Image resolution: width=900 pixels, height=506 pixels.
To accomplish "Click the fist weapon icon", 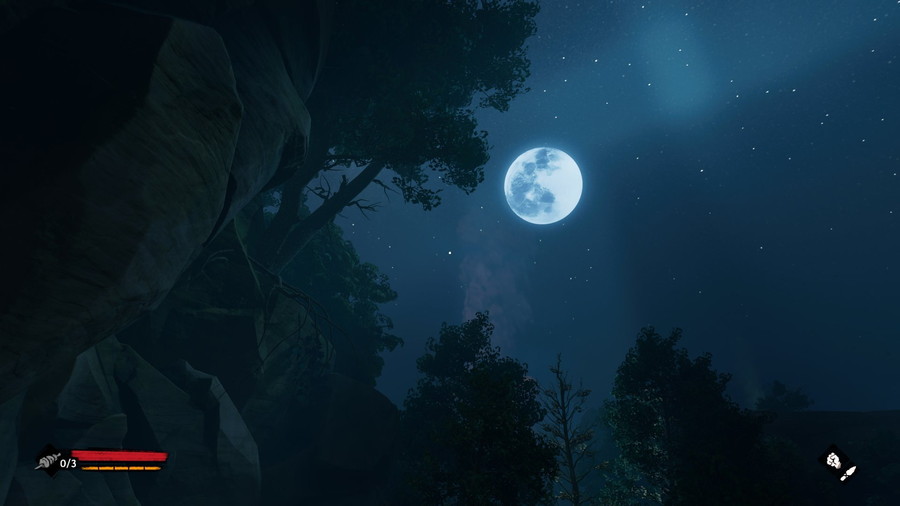I will click(x=833, y=460).
